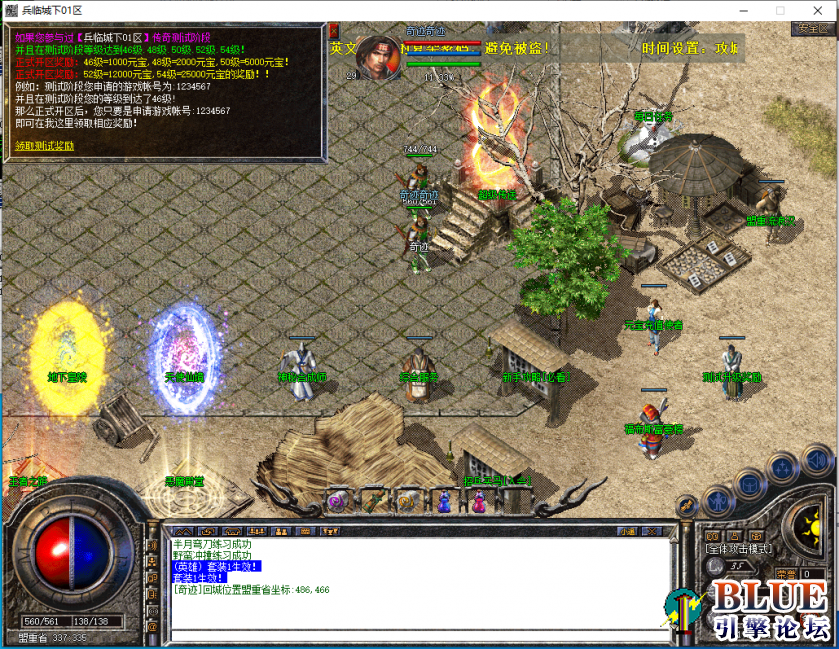
Task: Open the character figure round button
Action: 718,498
